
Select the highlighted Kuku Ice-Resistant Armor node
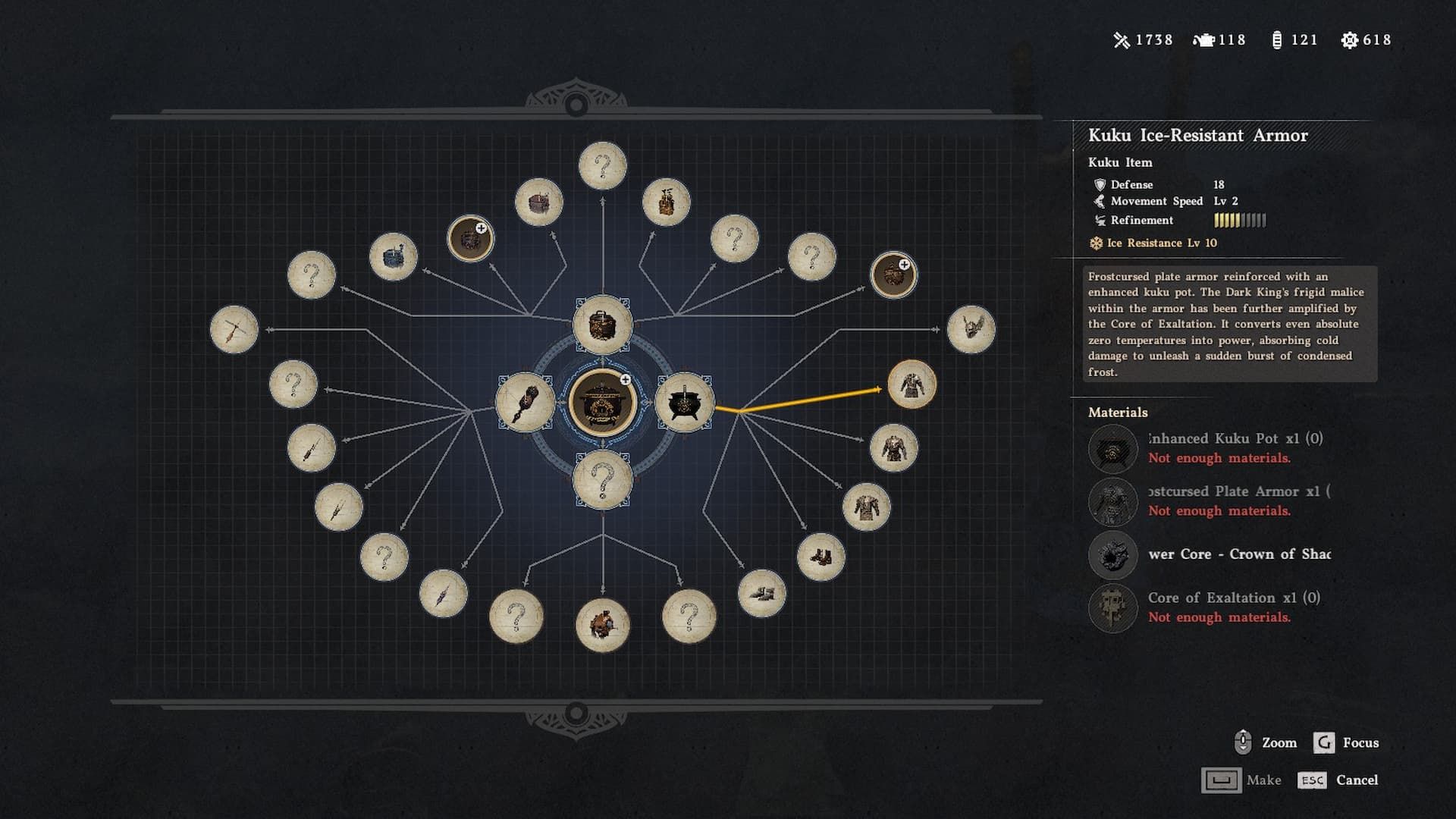tap(912, 384)
